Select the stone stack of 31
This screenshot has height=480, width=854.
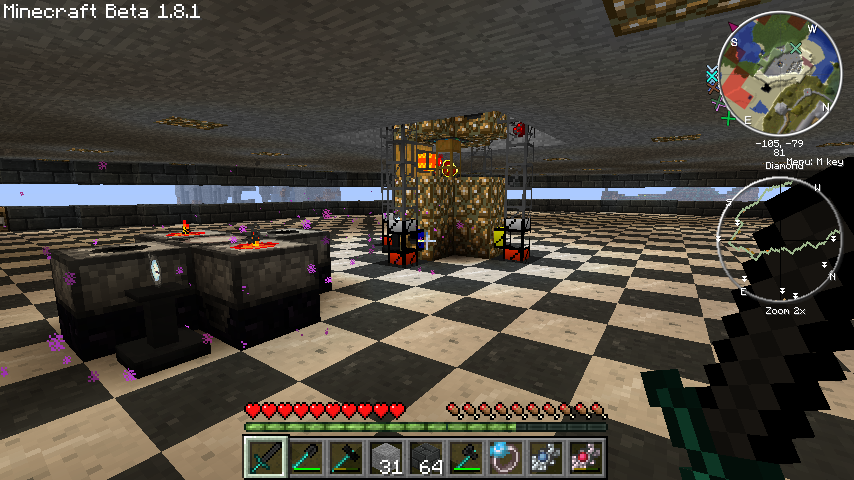click(x=386, y=458)
